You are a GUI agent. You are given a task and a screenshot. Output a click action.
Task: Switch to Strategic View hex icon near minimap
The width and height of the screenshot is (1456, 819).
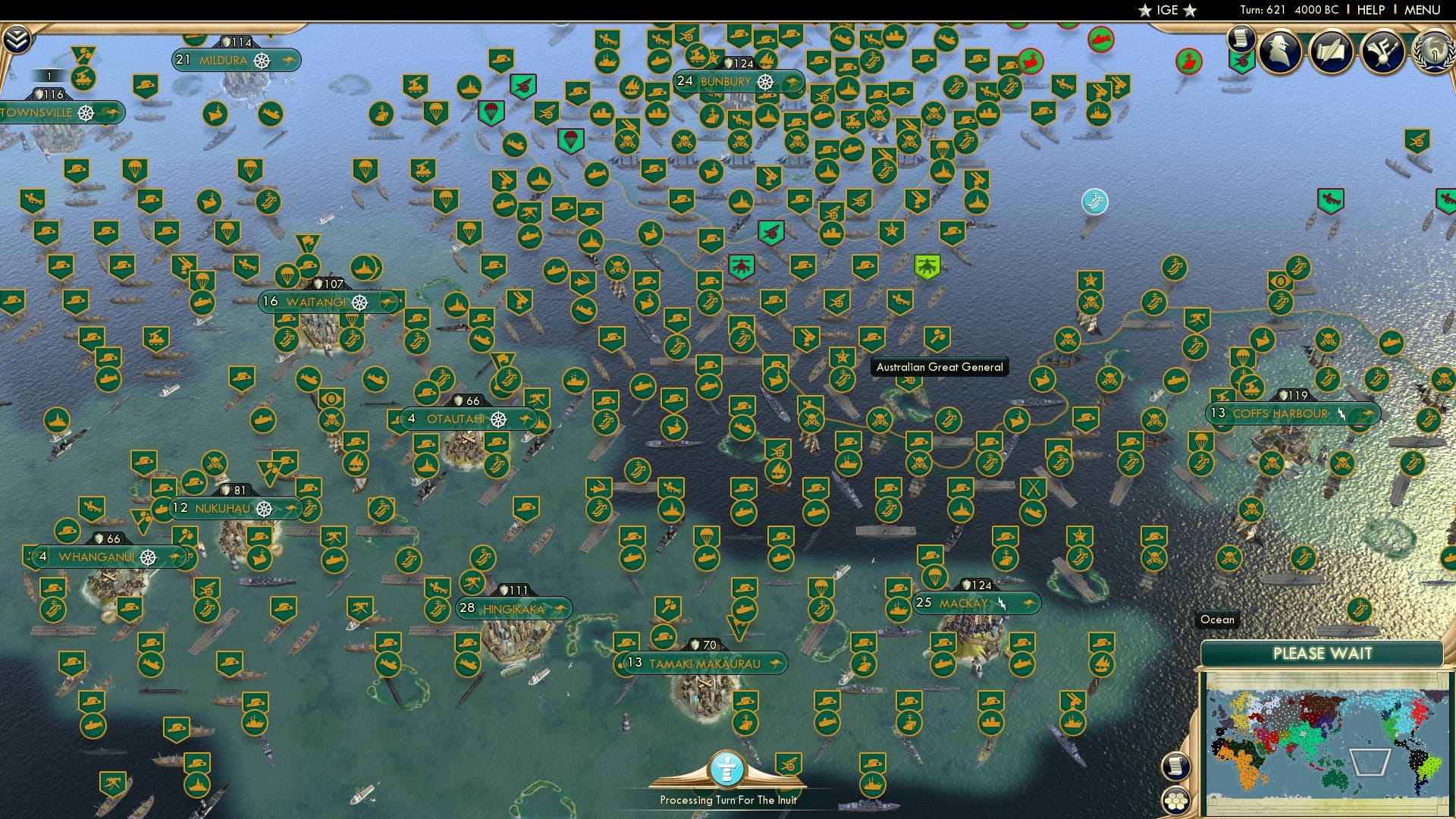click(1176, 801)
